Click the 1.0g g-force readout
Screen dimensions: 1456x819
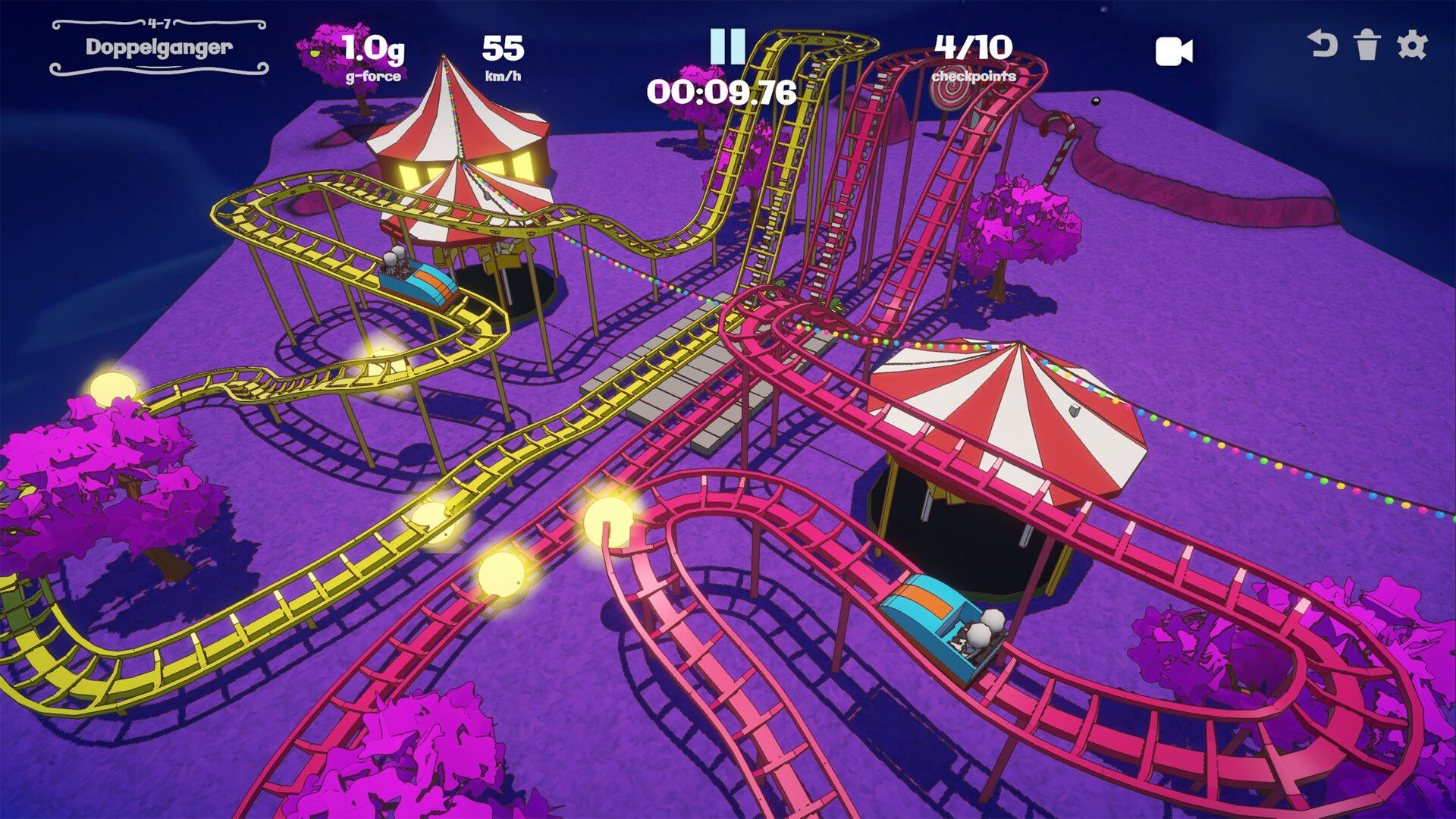[373, 48]
